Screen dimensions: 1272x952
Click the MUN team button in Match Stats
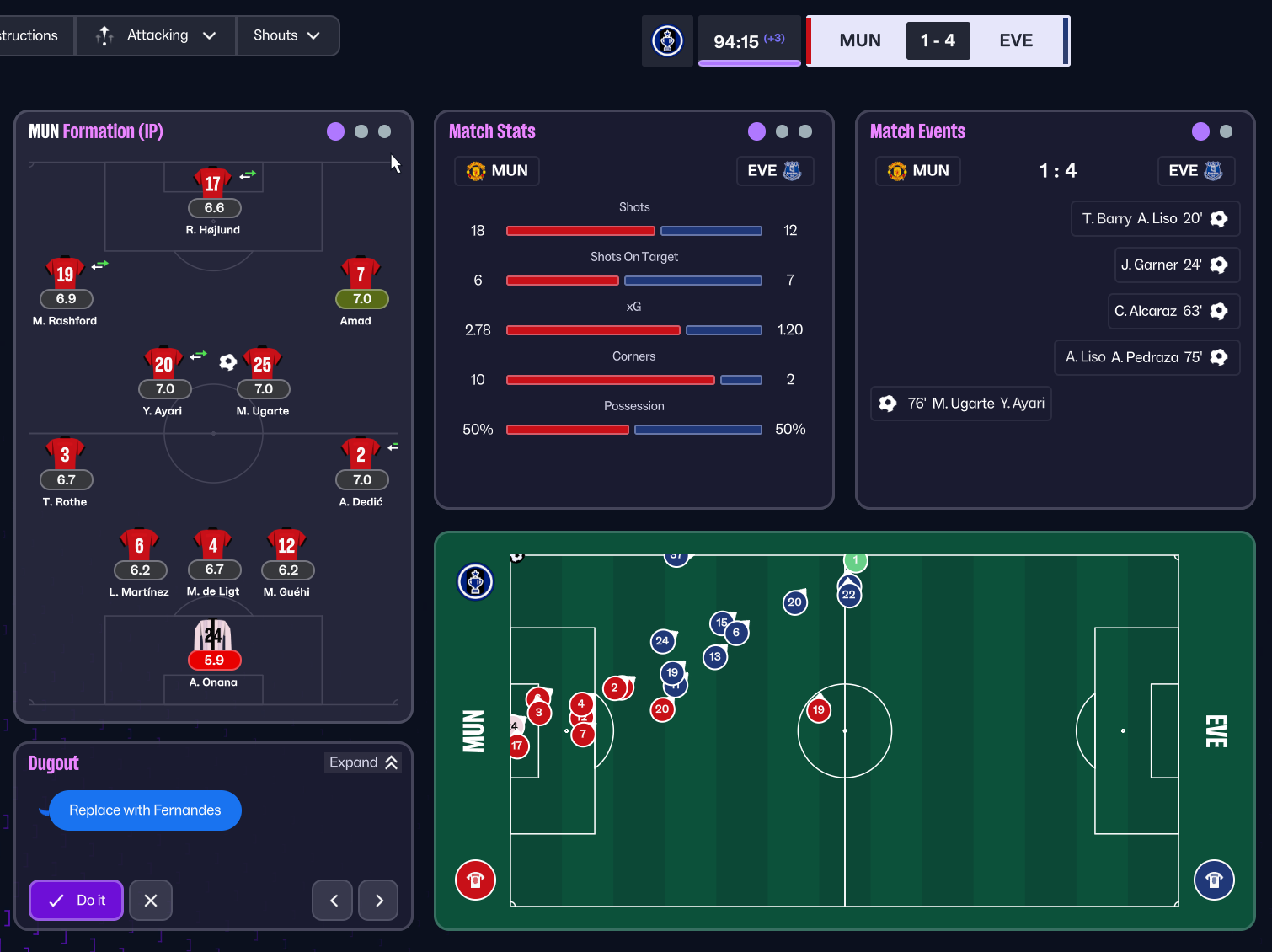(497, 171)
